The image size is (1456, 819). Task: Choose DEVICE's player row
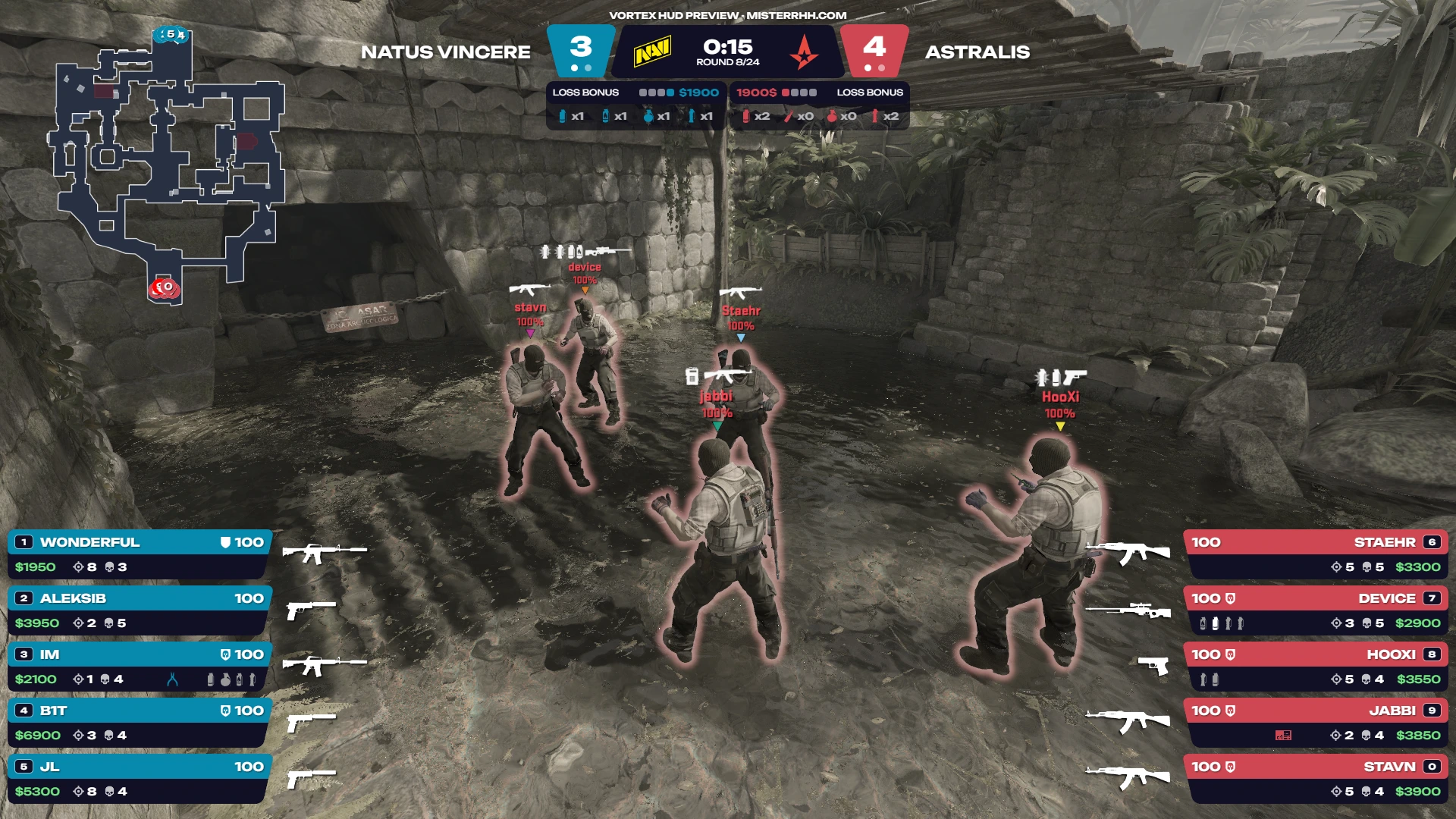coord(1316,610)
